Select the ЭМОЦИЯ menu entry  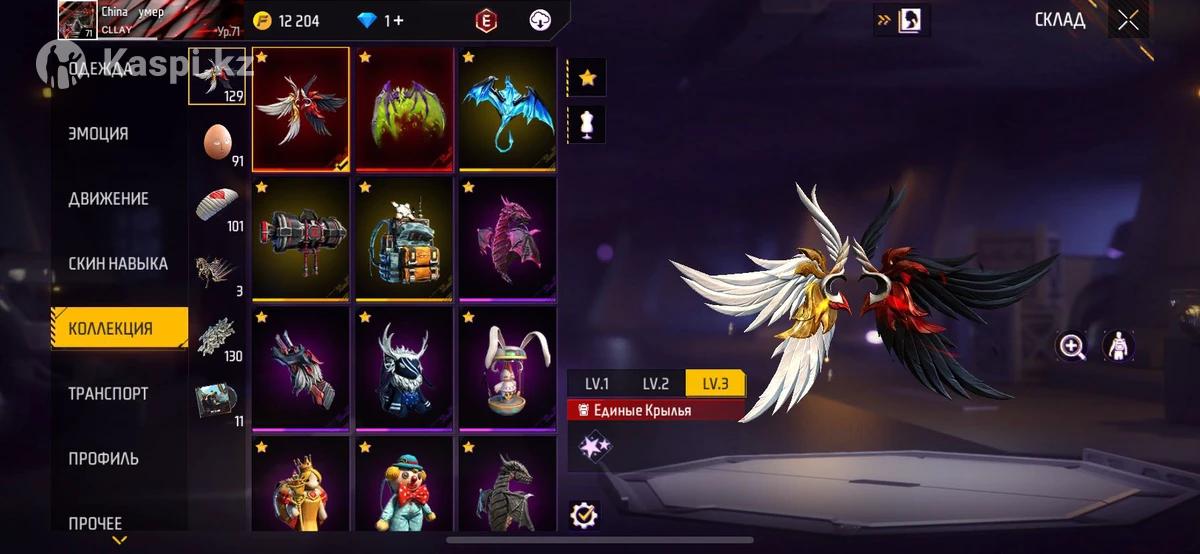pos(98,134)
